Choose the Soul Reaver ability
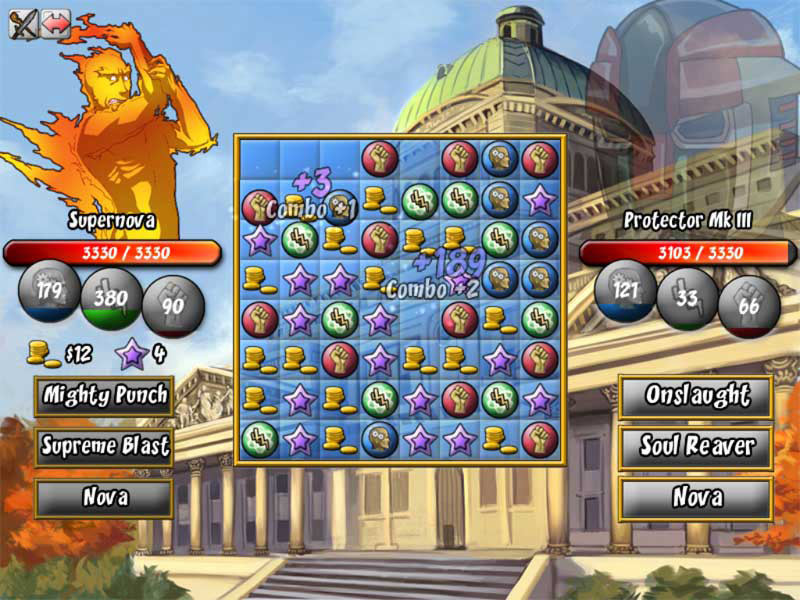 click(696, 446)
